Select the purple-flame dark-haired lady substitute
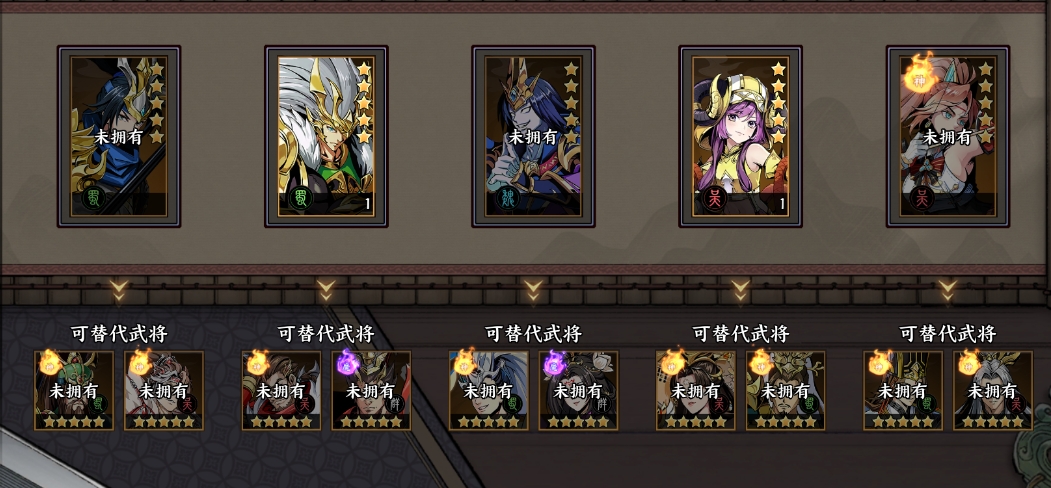1051x488 pixels. 578,390
